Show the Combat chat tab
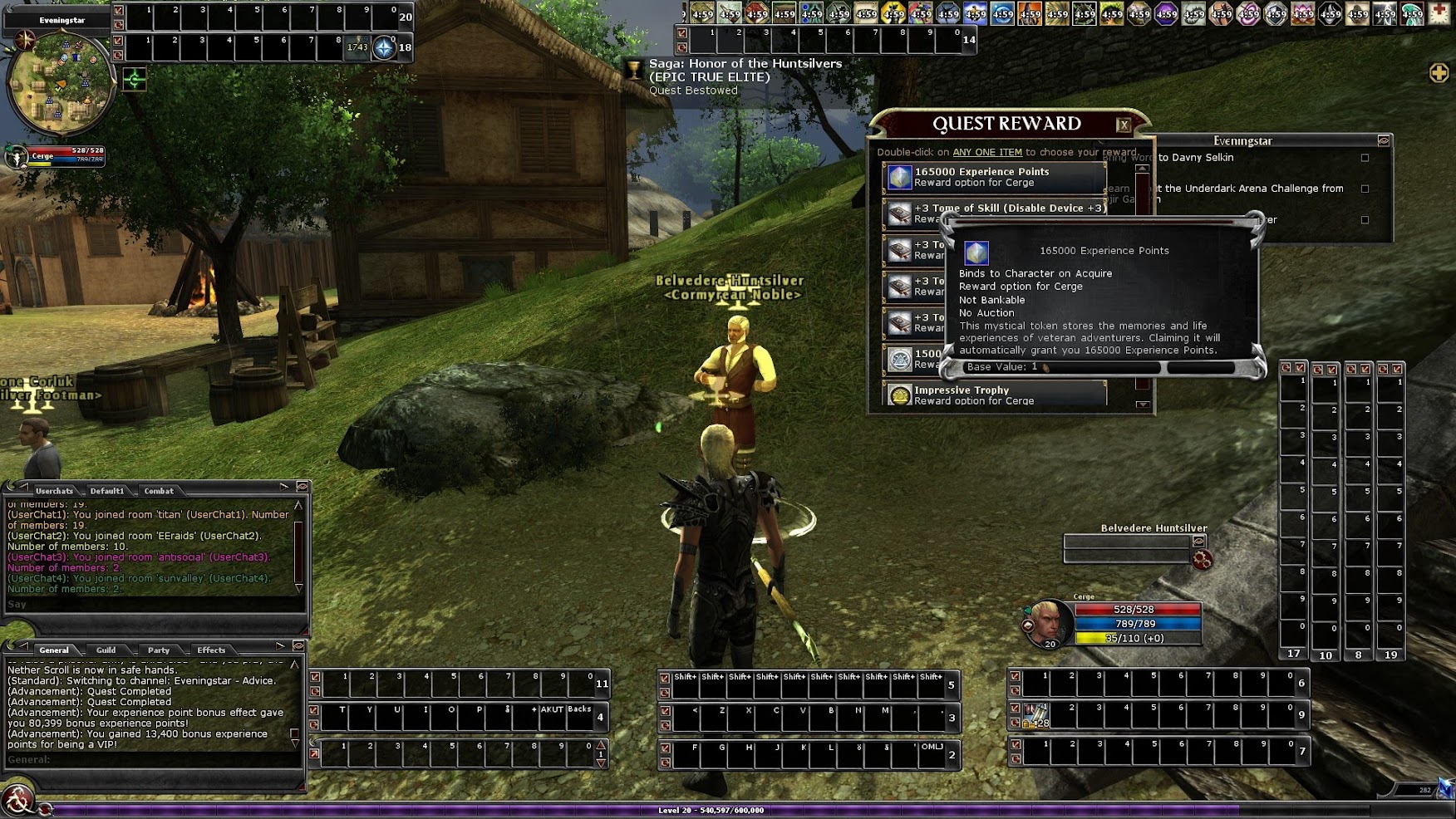Screen dimensions: 1456x819 pos(159,491)
